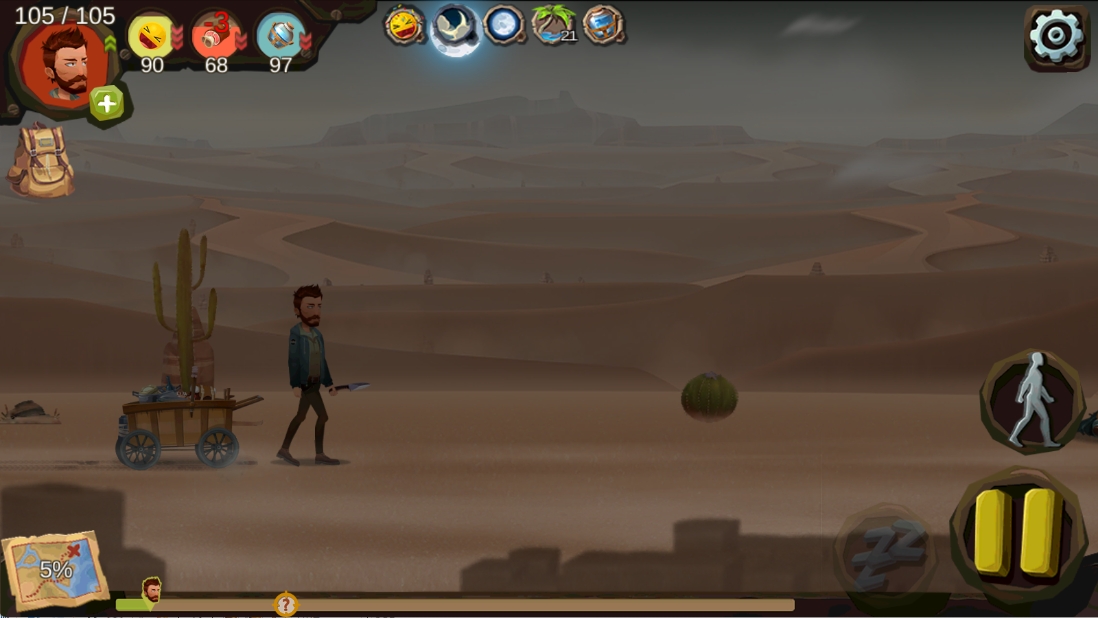Click the blue water jar status icon
1098x618 pixels.
pos(603,25)
